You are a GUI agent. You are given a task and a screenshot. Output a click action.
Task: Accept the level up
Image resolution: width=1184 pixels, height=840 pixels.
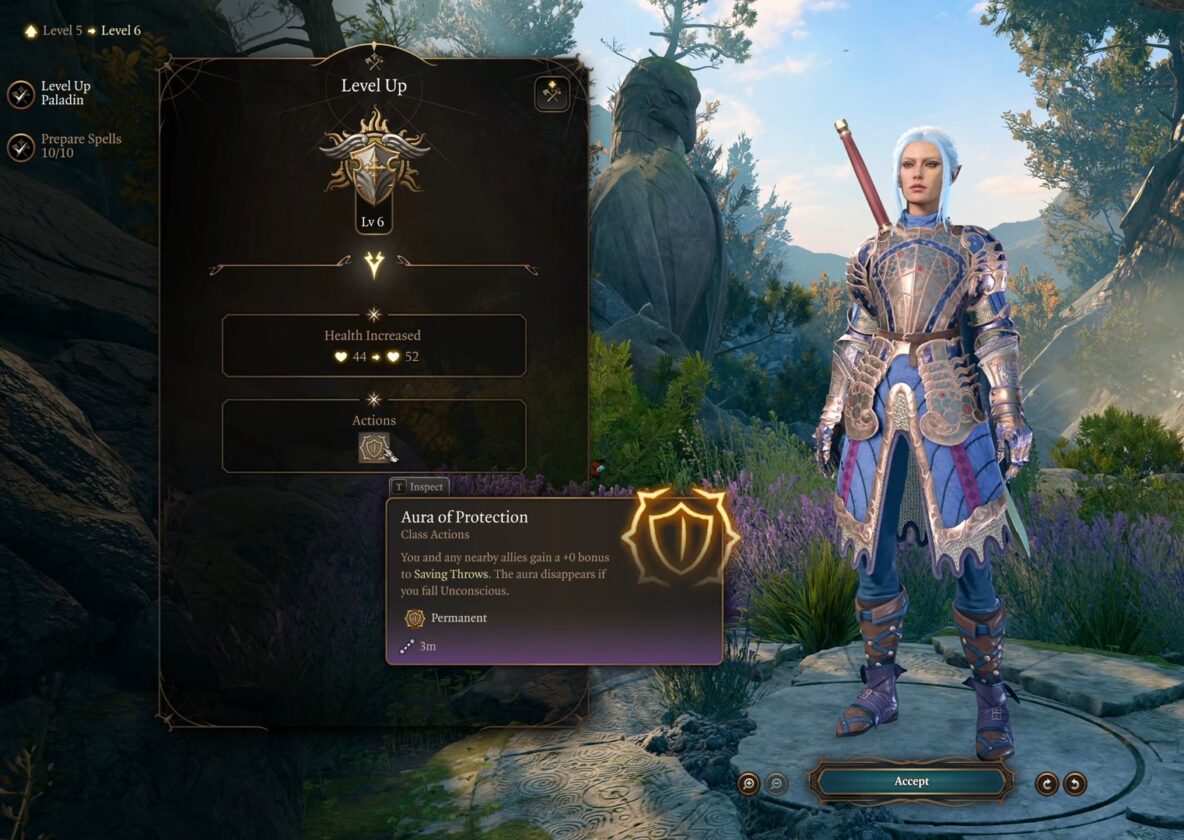[x=911, y=782]
